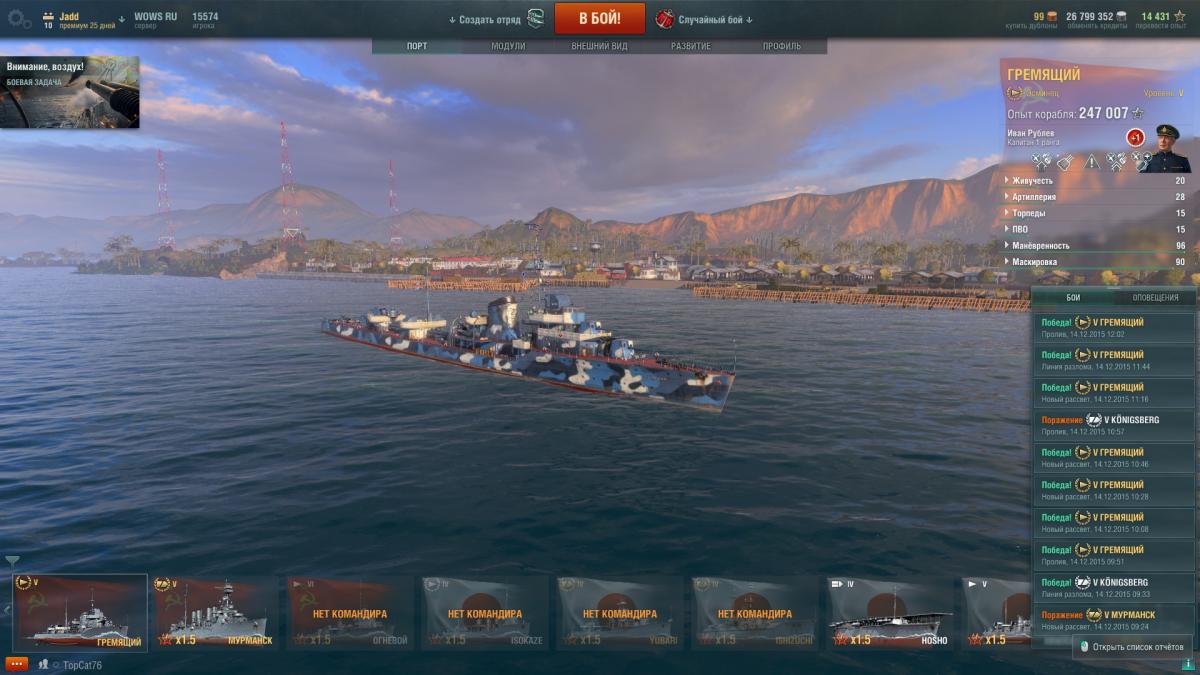Open the list of battle reports
This screenshot has width=1200, height=675.
point(1132,647)
